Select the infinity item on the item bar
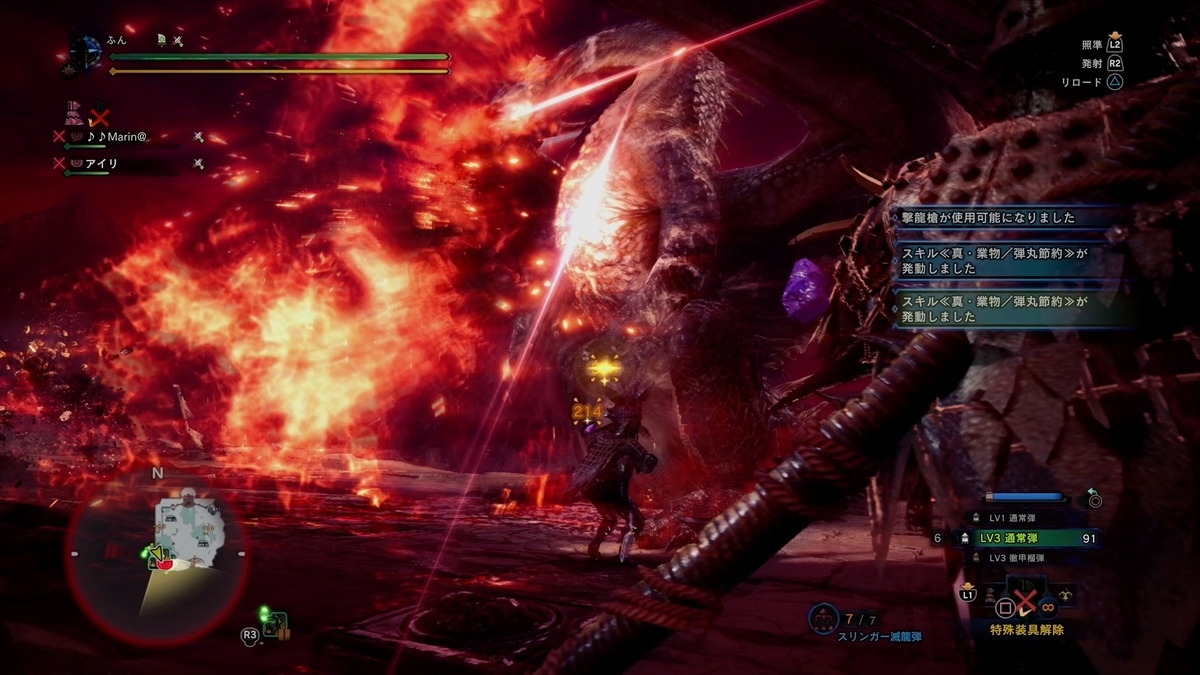 click(x=1049, y=606)
